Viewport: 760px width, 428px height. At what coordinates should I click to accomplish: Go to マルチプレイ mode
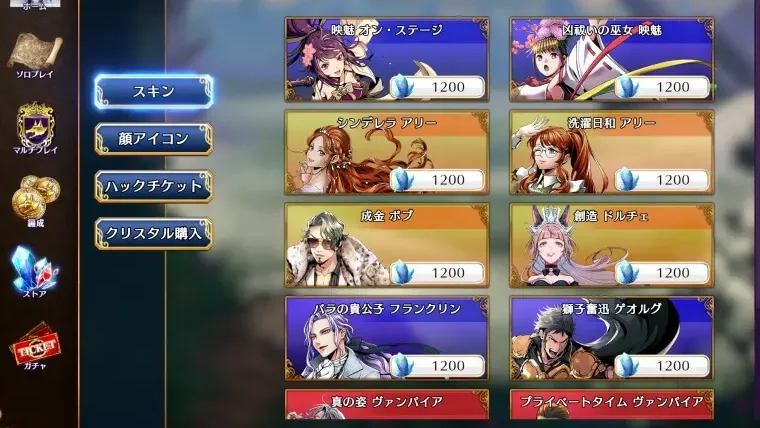(x=34, y=128)
